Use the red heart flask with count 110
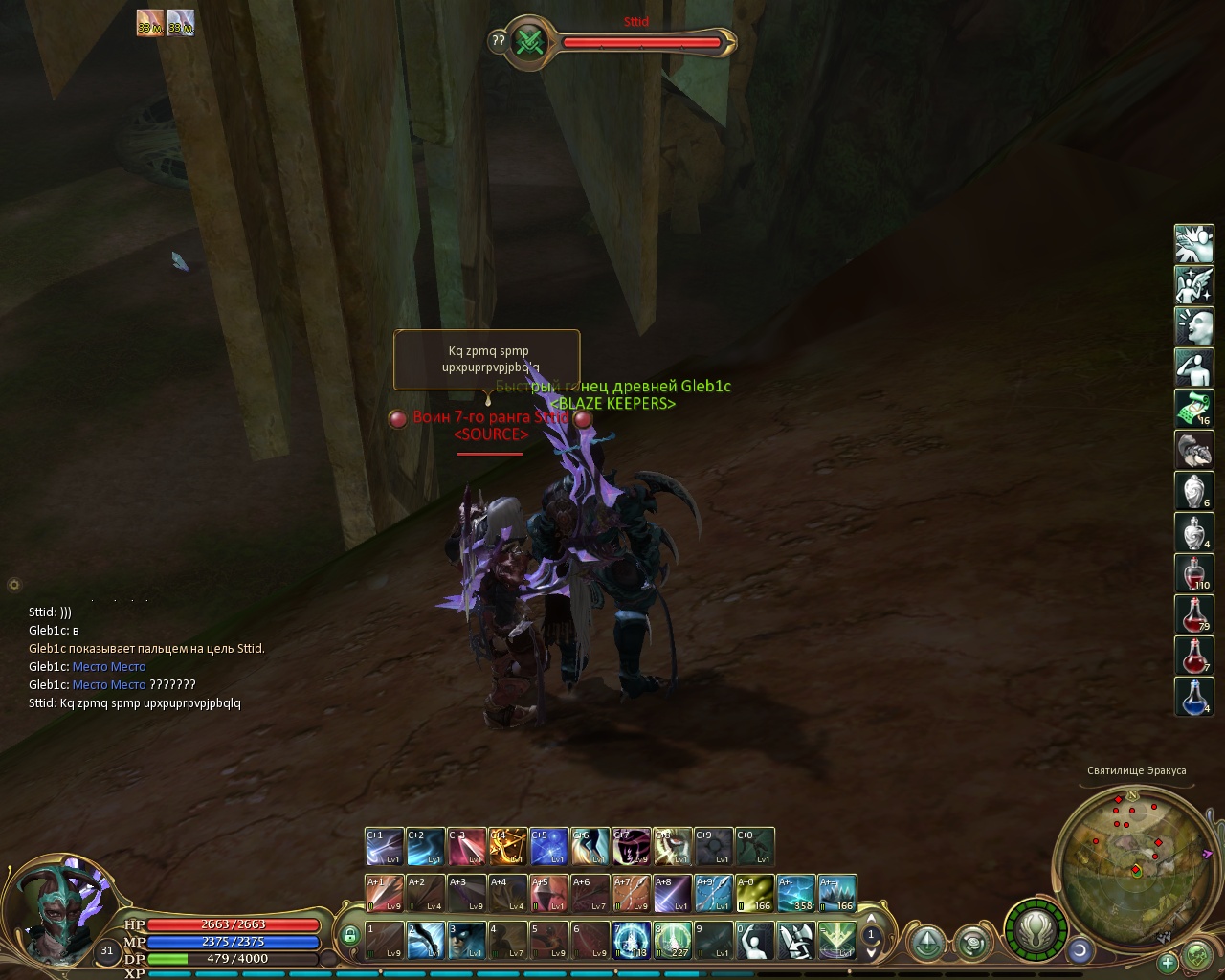Image resolution: width=1225 pixels, height=980 pixels. click(x=1193, y=572)
